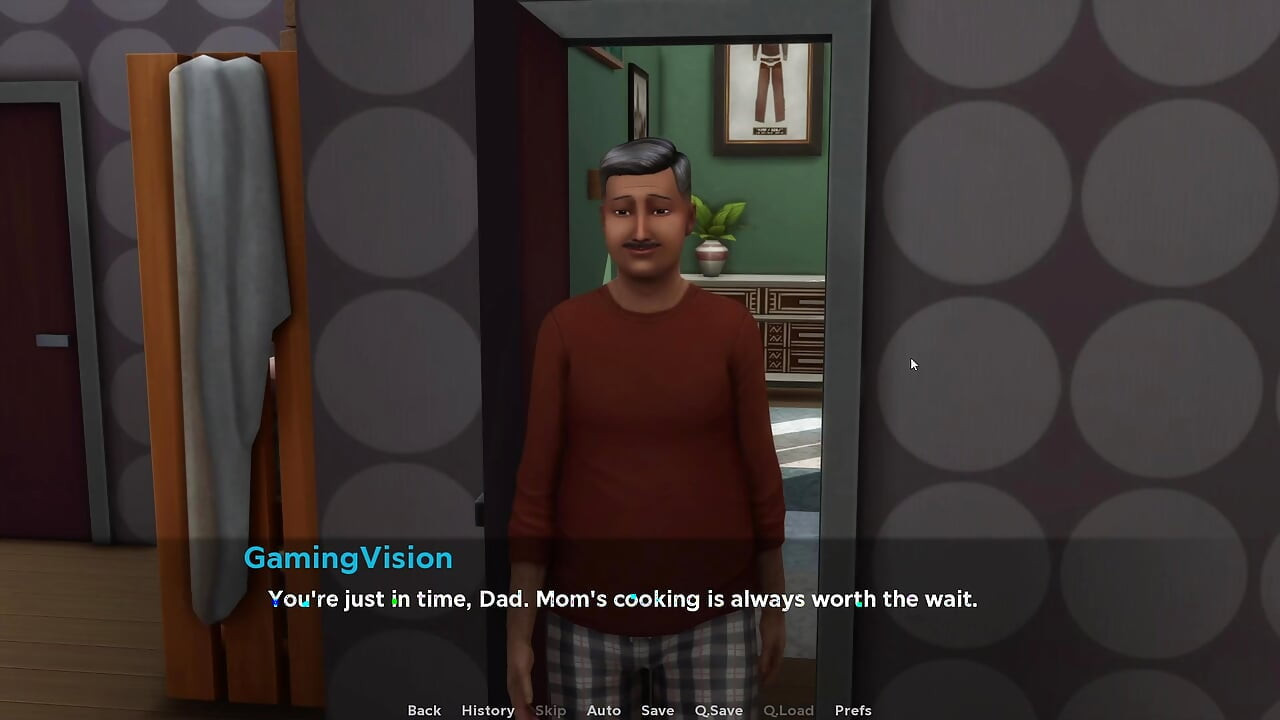Click Save to store your progress
1280x720 pixels.
click(657, 710)
